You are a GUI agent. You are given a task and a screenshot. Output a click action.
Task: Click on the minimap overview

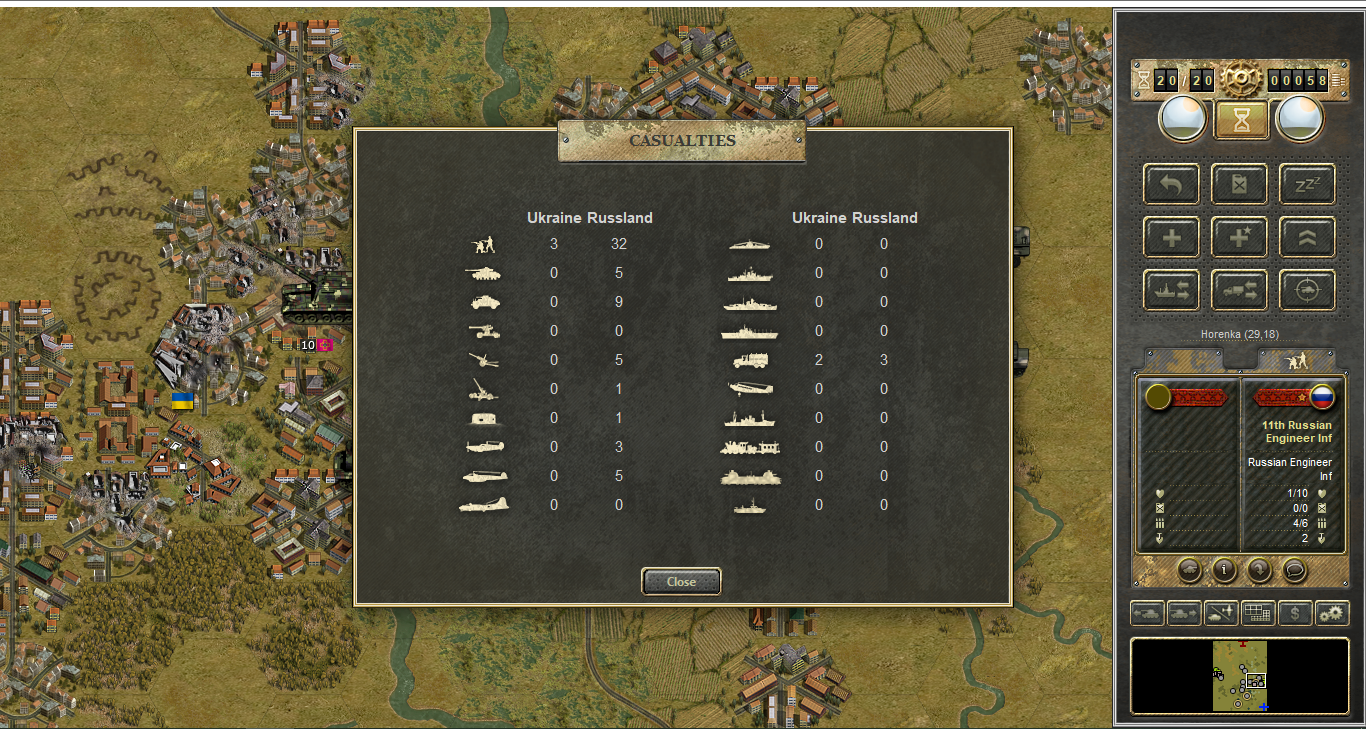point(1240,676)
